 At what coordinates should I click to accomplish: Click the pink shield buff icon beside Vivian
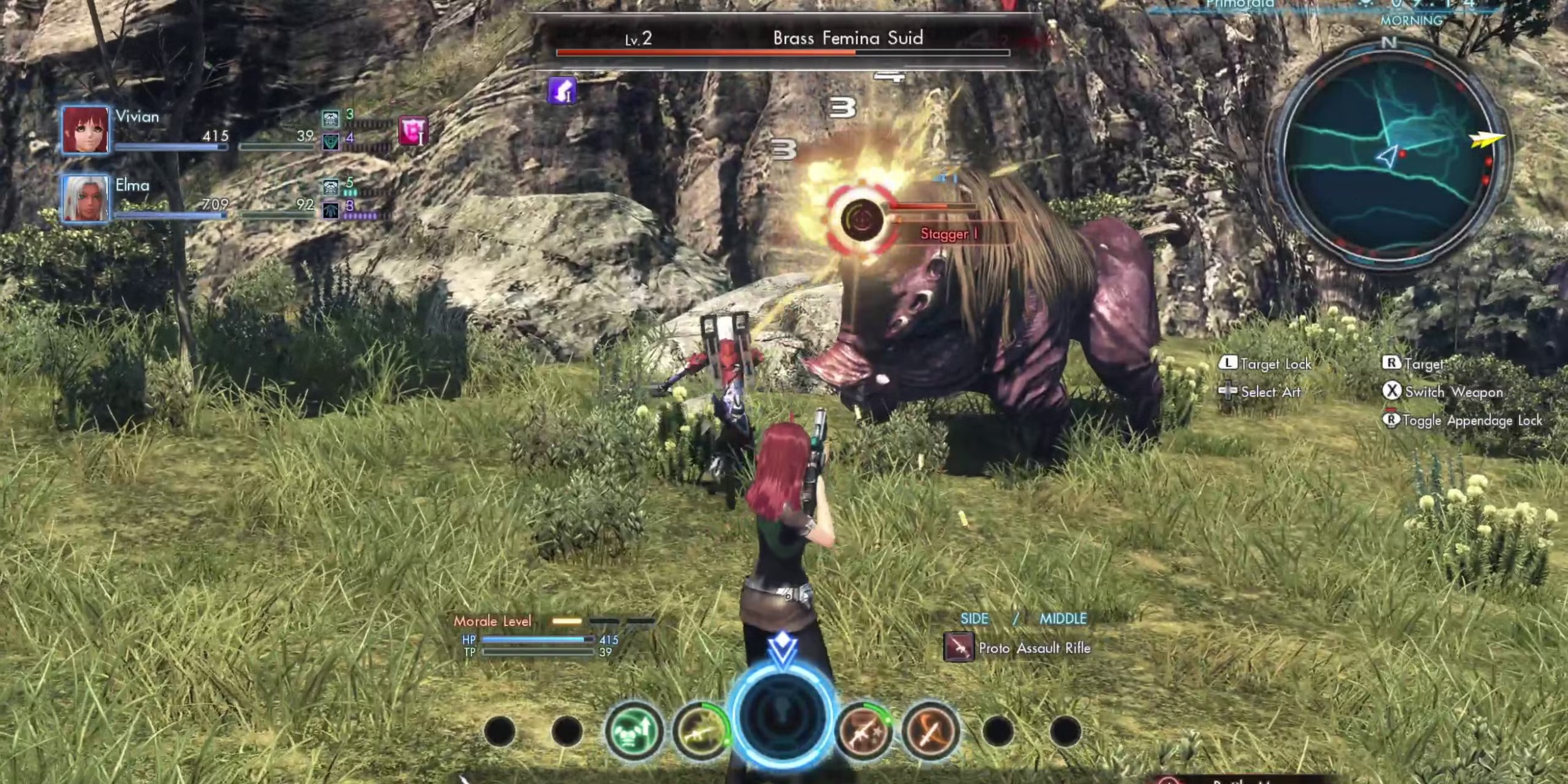tap(413, 130)
